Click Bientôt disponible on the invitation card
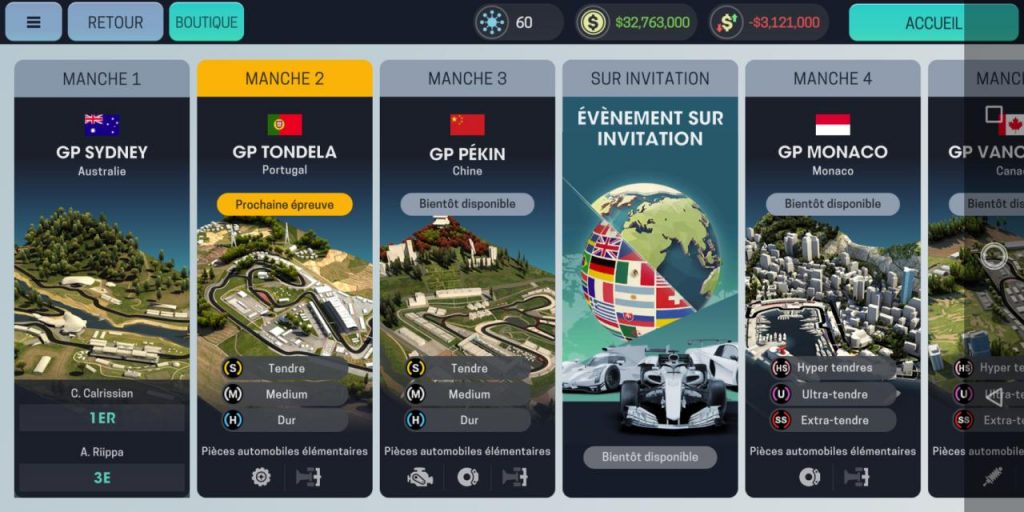This screenshot has width=1024, height=512. (650, 457)
